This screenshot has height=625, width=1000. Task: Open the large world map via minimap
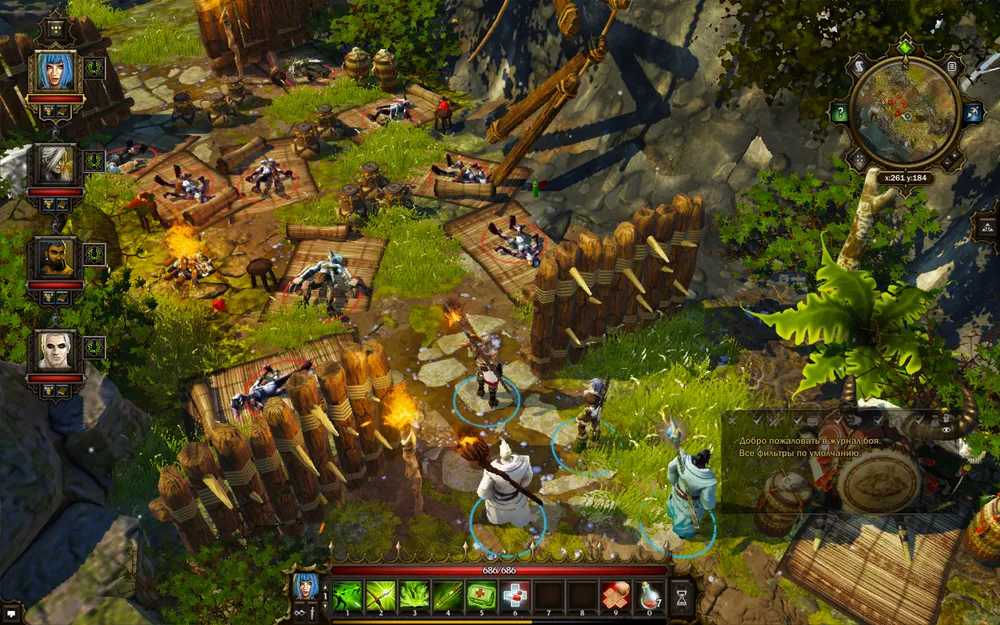[905, 111]
